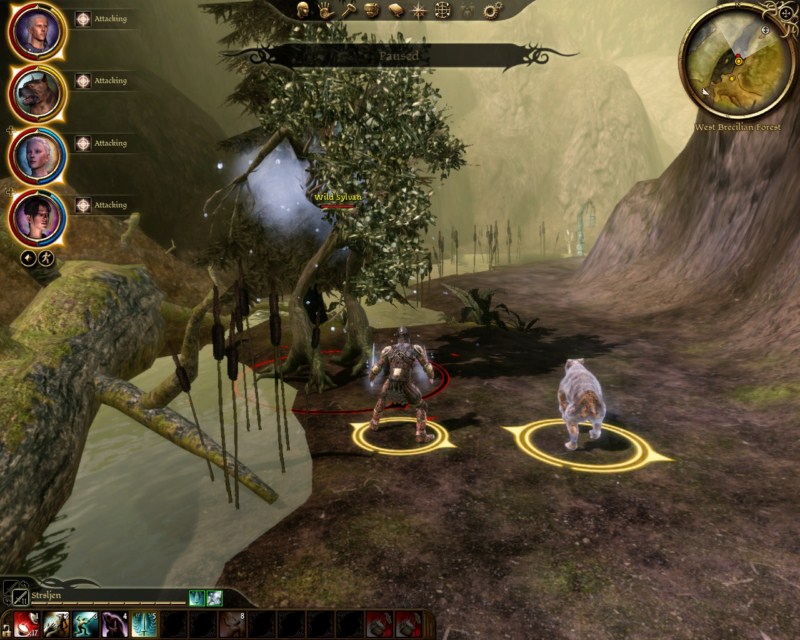Select the first party member portrait
Image resolution: width=800 pixels, height=640 pixels.
pyautogui.click(x=37, y=32)
